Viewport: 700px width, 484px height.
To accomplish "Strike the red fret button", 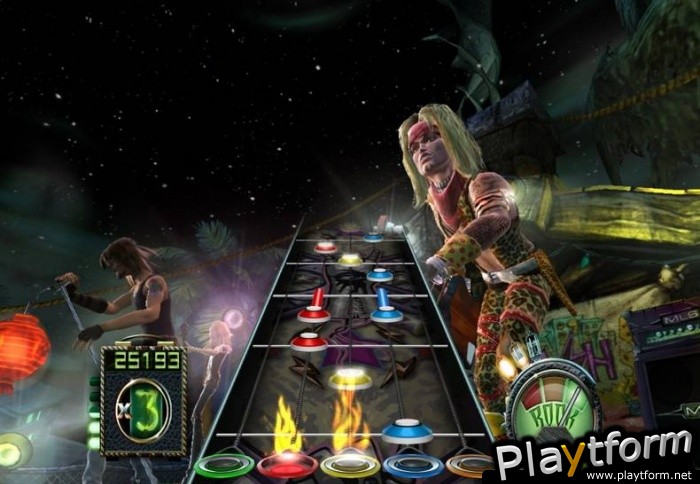I will coord(287,466).
